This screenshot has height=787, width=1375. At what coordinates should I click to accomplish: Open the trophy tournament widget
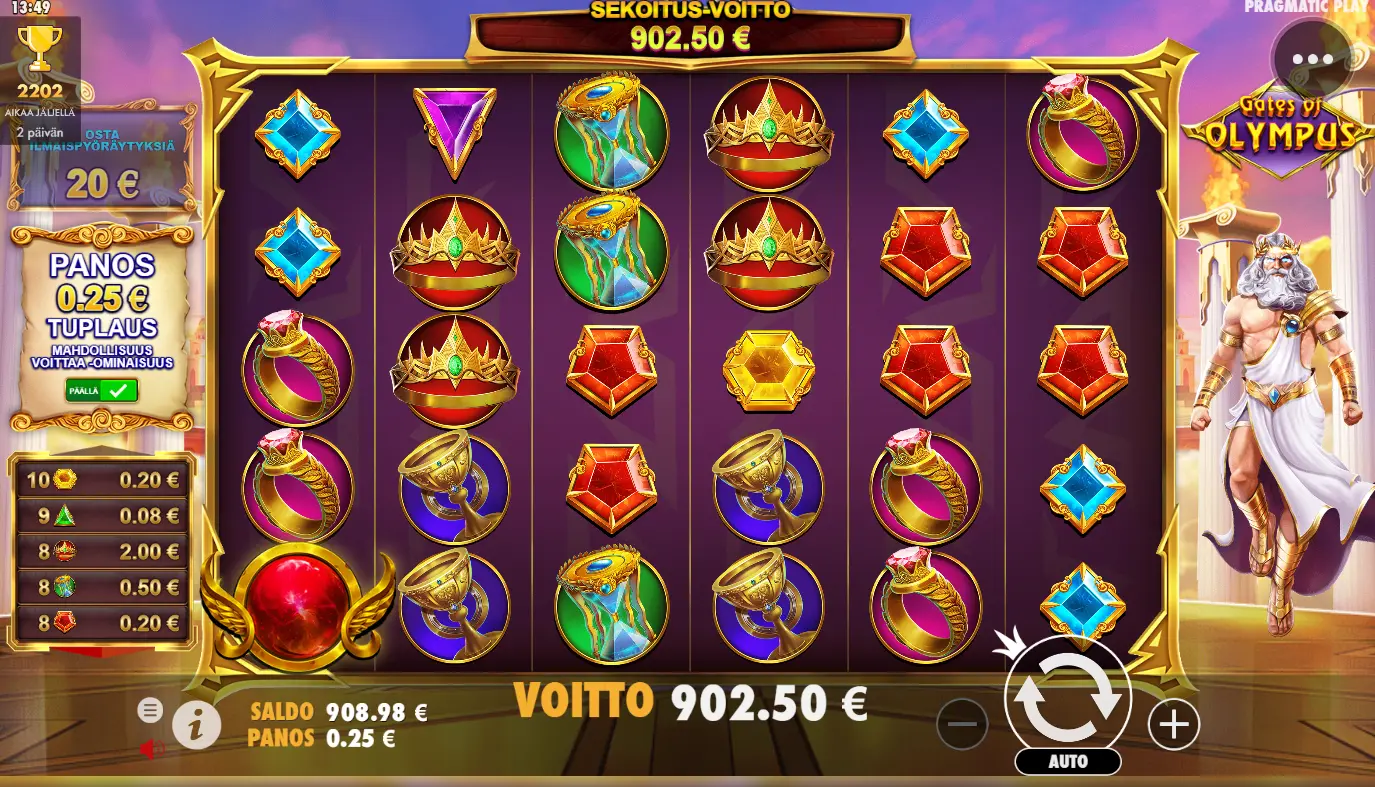[x=40, y=58]
